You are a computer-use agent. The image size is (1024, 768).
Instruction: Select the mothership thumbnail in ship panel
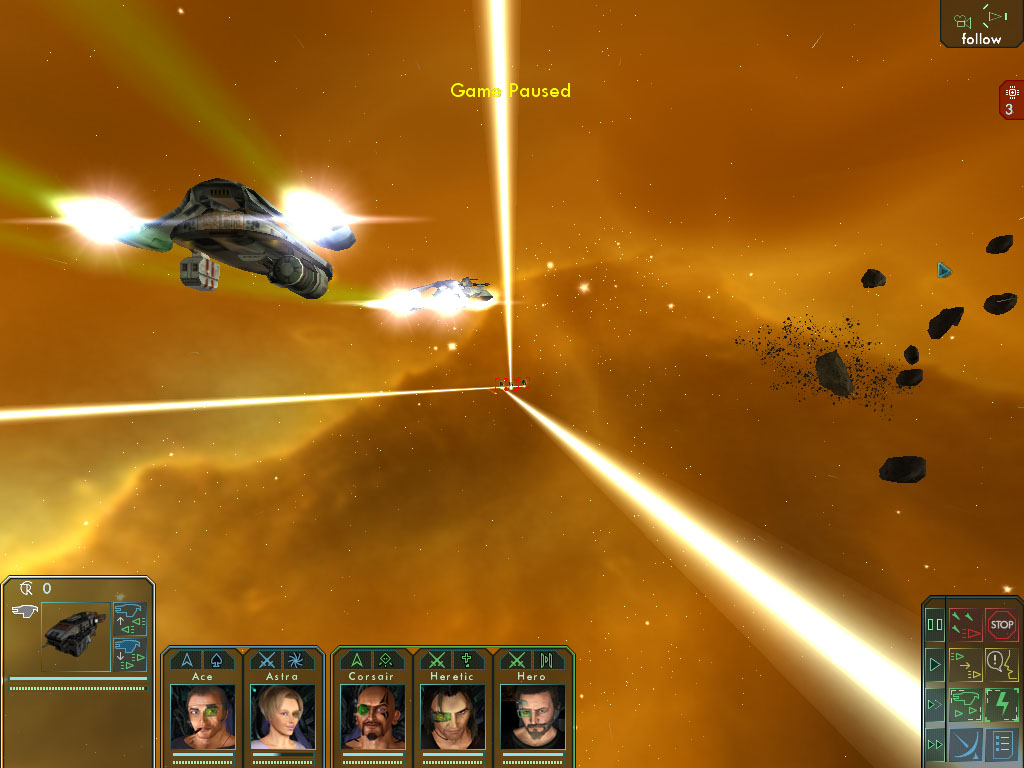[x=76, y=636]
